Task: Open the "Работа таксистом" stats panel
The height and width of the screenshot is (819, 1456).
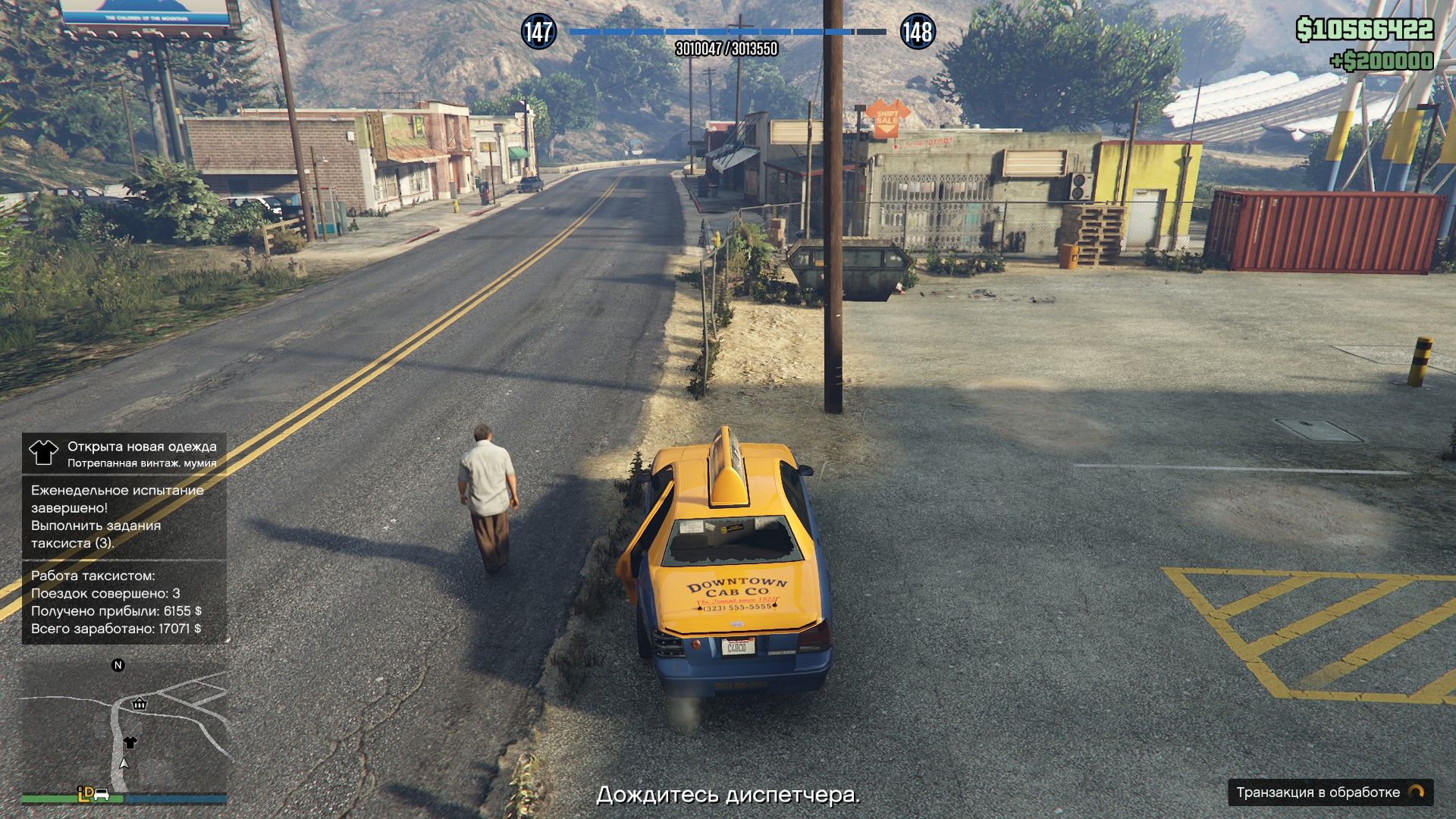Action: [x=124, y=602]
